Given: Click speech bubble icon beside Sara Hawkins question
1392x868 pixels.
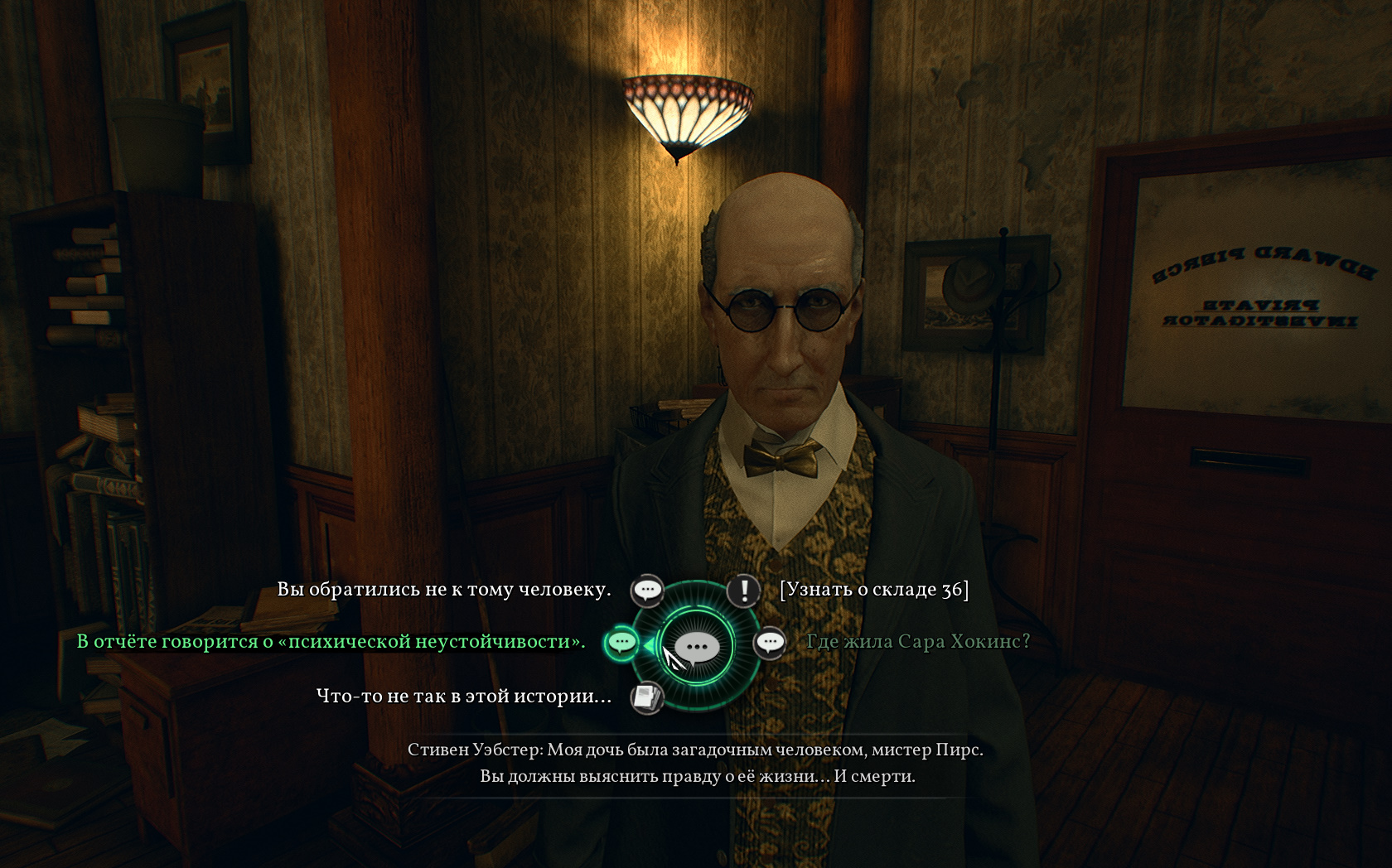Looking at the screenshot, I should (x=770, y=643).
